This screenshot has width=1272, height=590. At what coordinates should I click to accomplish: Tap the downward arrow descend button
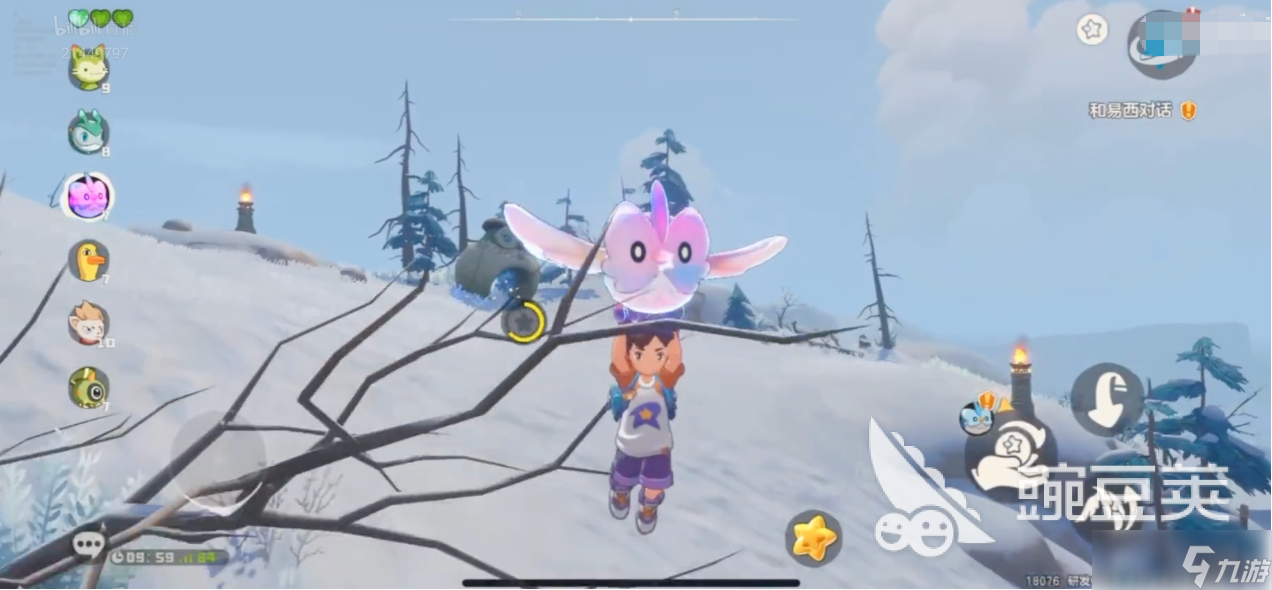(x=1107, y=399)
